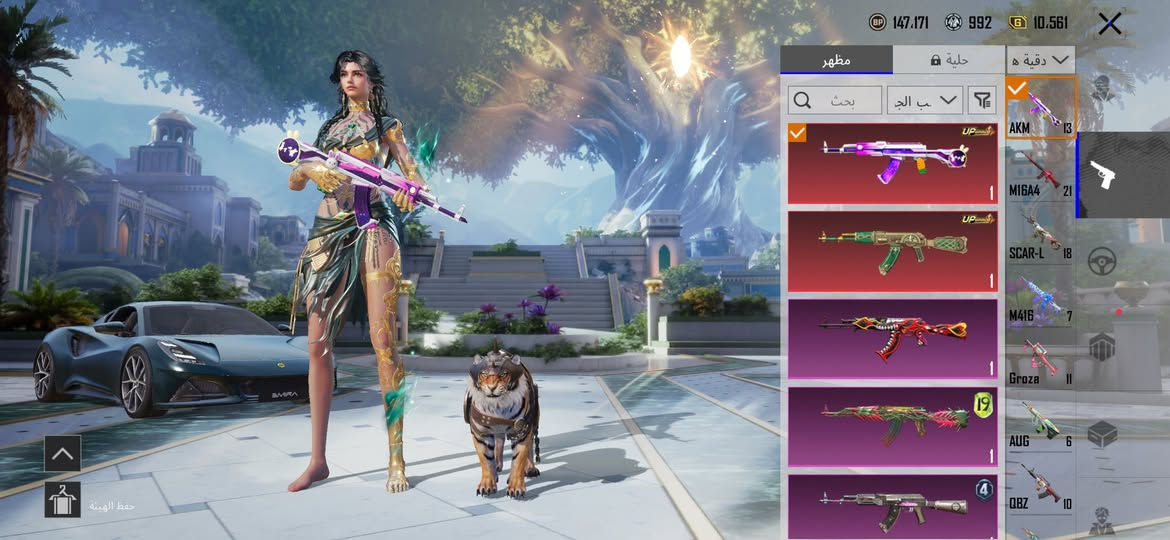The height and width of the screenshot is (540, 1170).
Task: Open the skin filter funnel button
Action: click(x=983, y=100)
